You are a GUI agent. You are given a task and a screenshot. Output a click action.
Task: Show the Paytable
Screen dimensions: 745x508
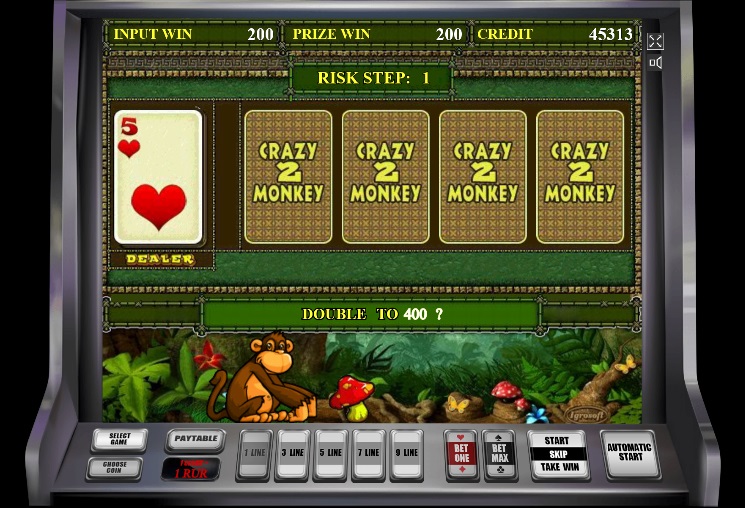pos(194,438)
